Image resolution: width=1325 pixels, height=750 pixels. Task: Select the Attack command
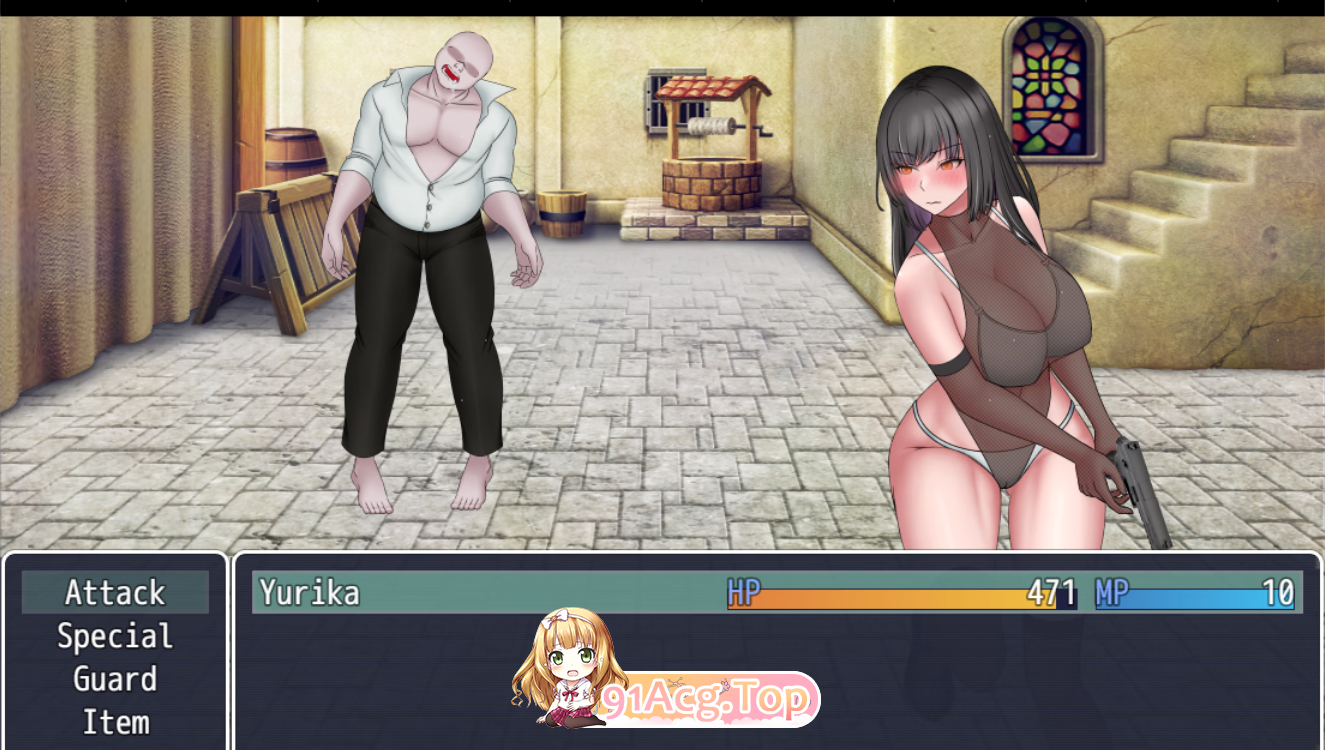pyautogui.click(x=115, y=593)
